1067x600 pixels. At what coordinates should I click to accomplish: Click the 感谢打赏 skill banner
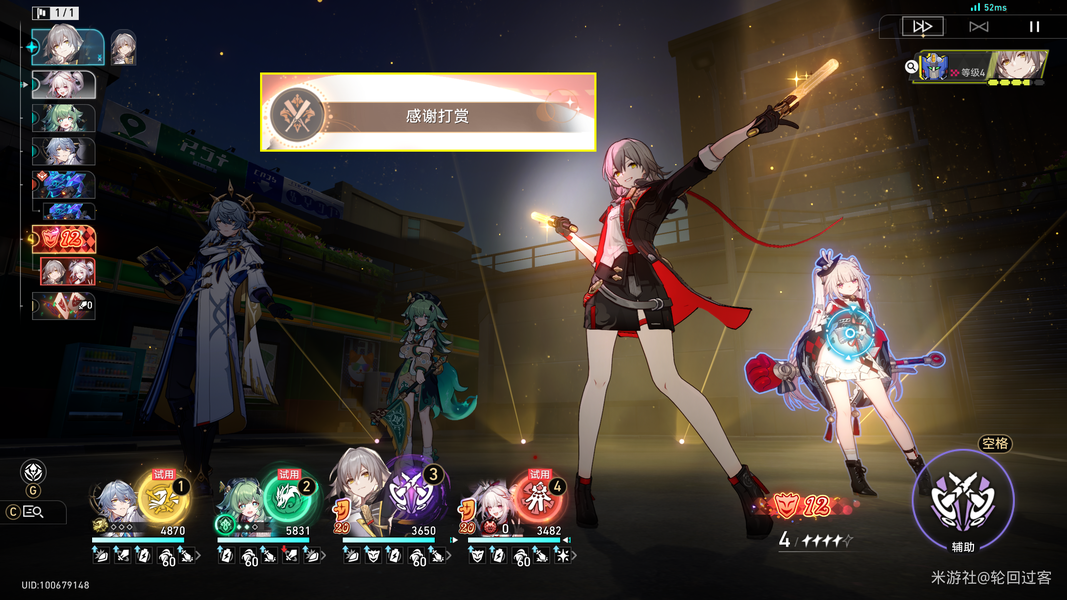click(428, 112)
